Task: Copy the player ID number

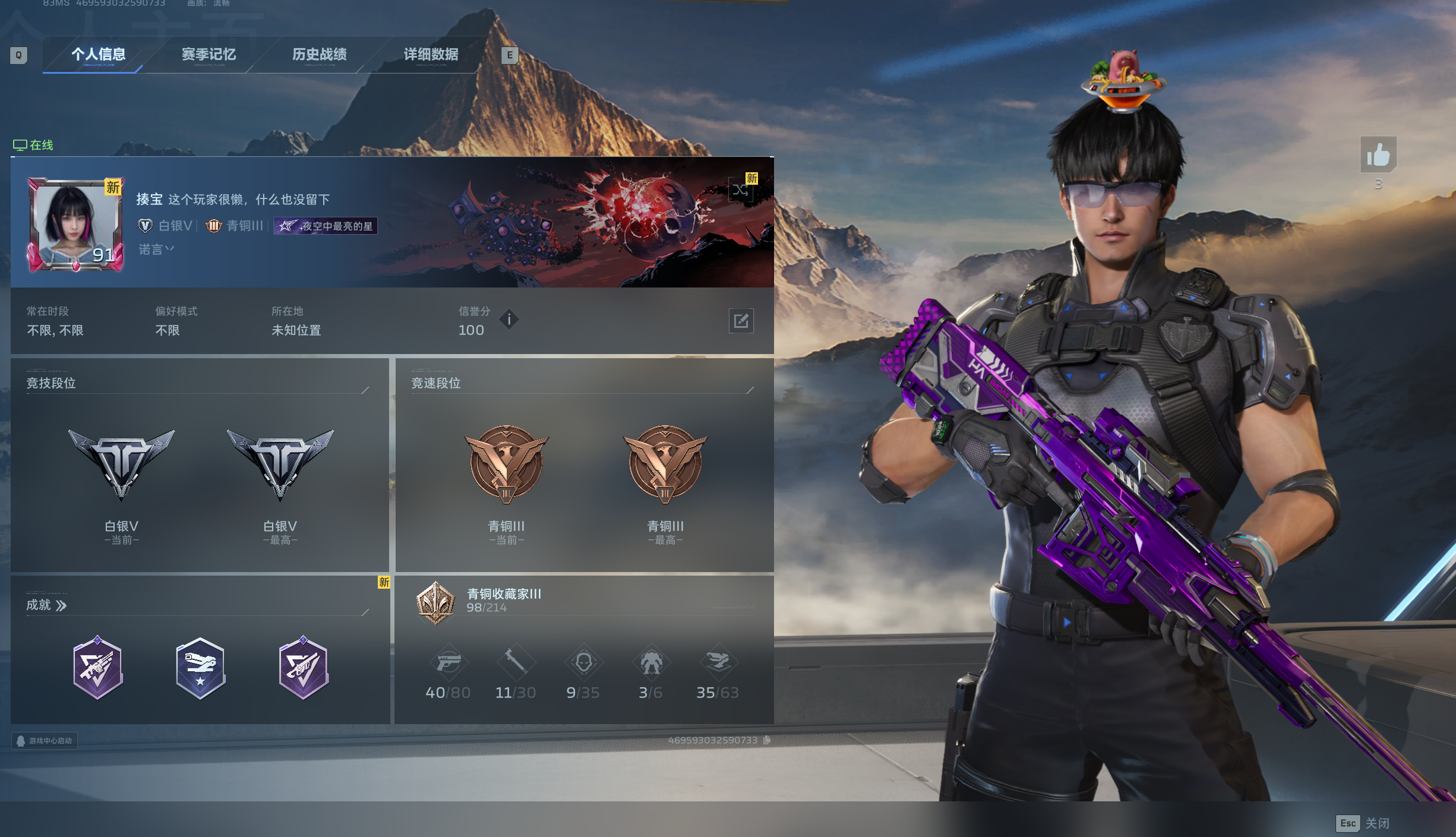Action: (x=767, y=740)
